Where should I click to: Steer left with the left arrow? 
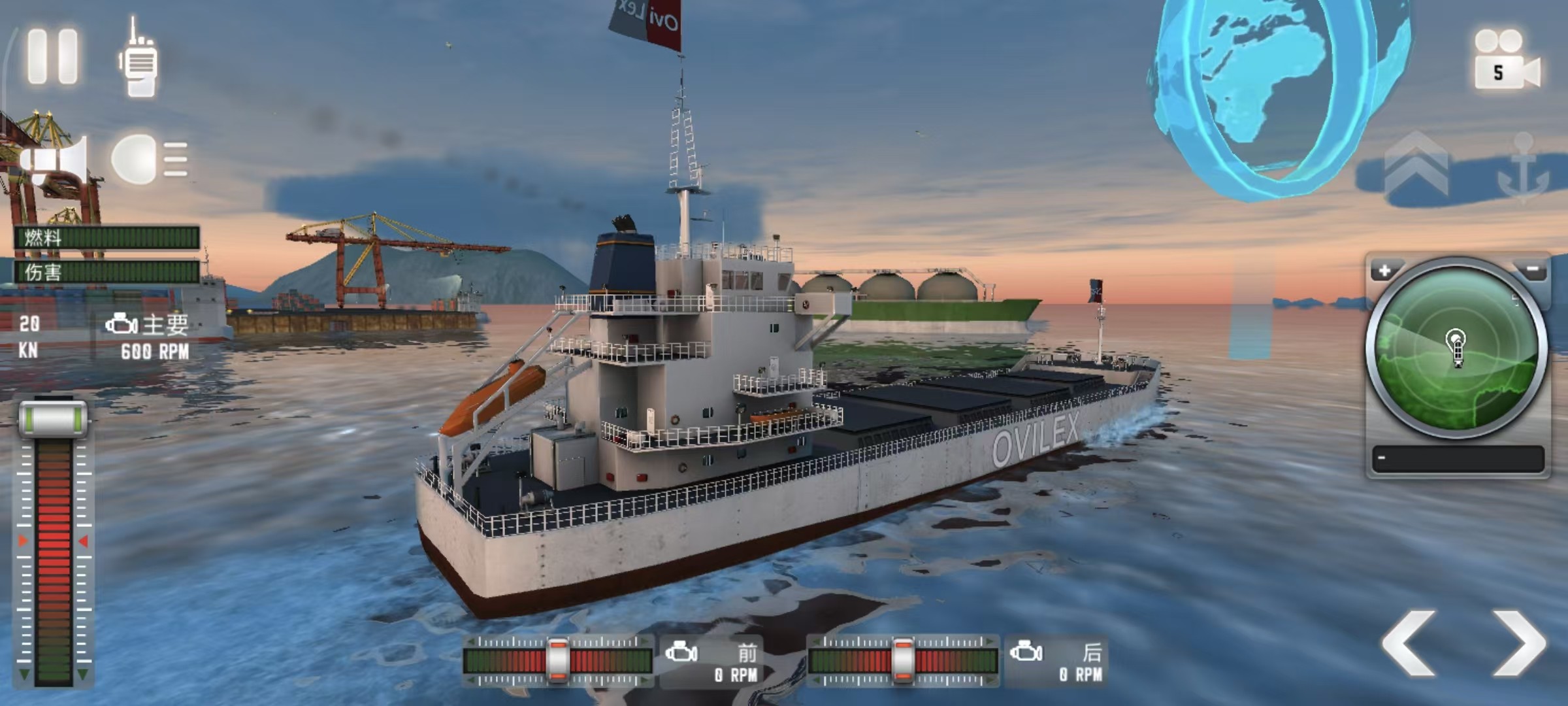[1409, 643]
